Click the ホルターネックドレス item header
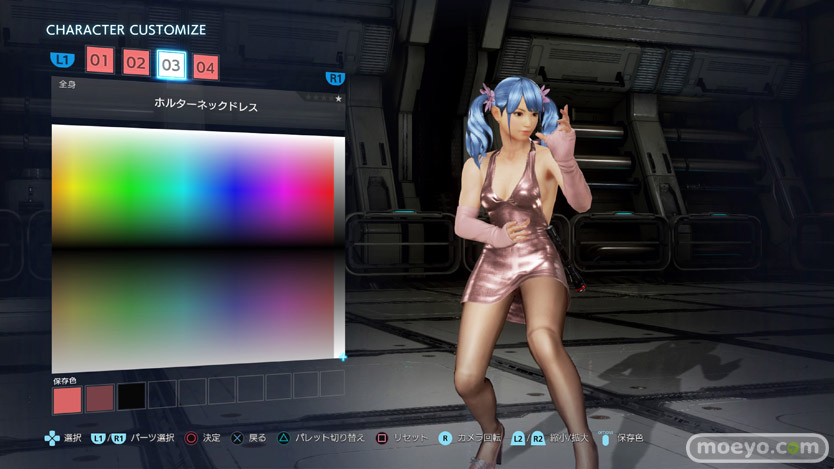The height and width of the screenshot is (469, 834). [205, 104]
